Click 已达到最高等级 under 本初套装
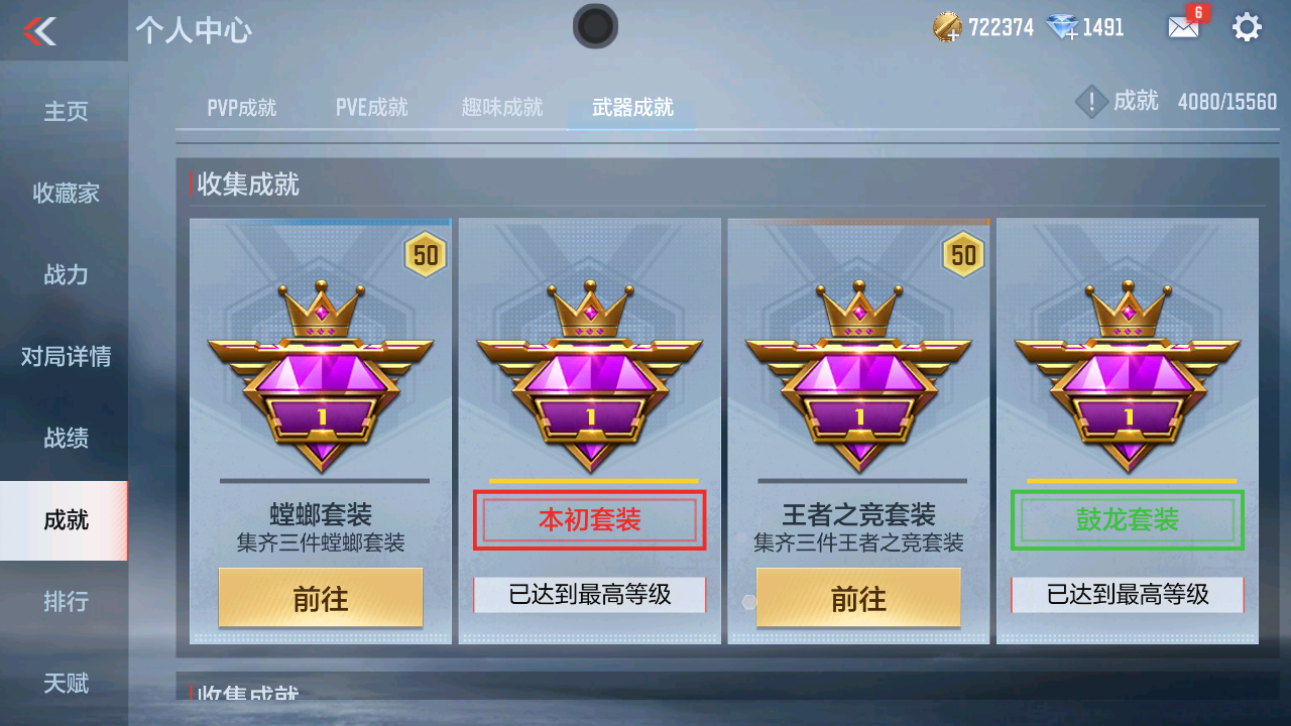Viewport: 1291px width, 726px height. tap(588, 596)
